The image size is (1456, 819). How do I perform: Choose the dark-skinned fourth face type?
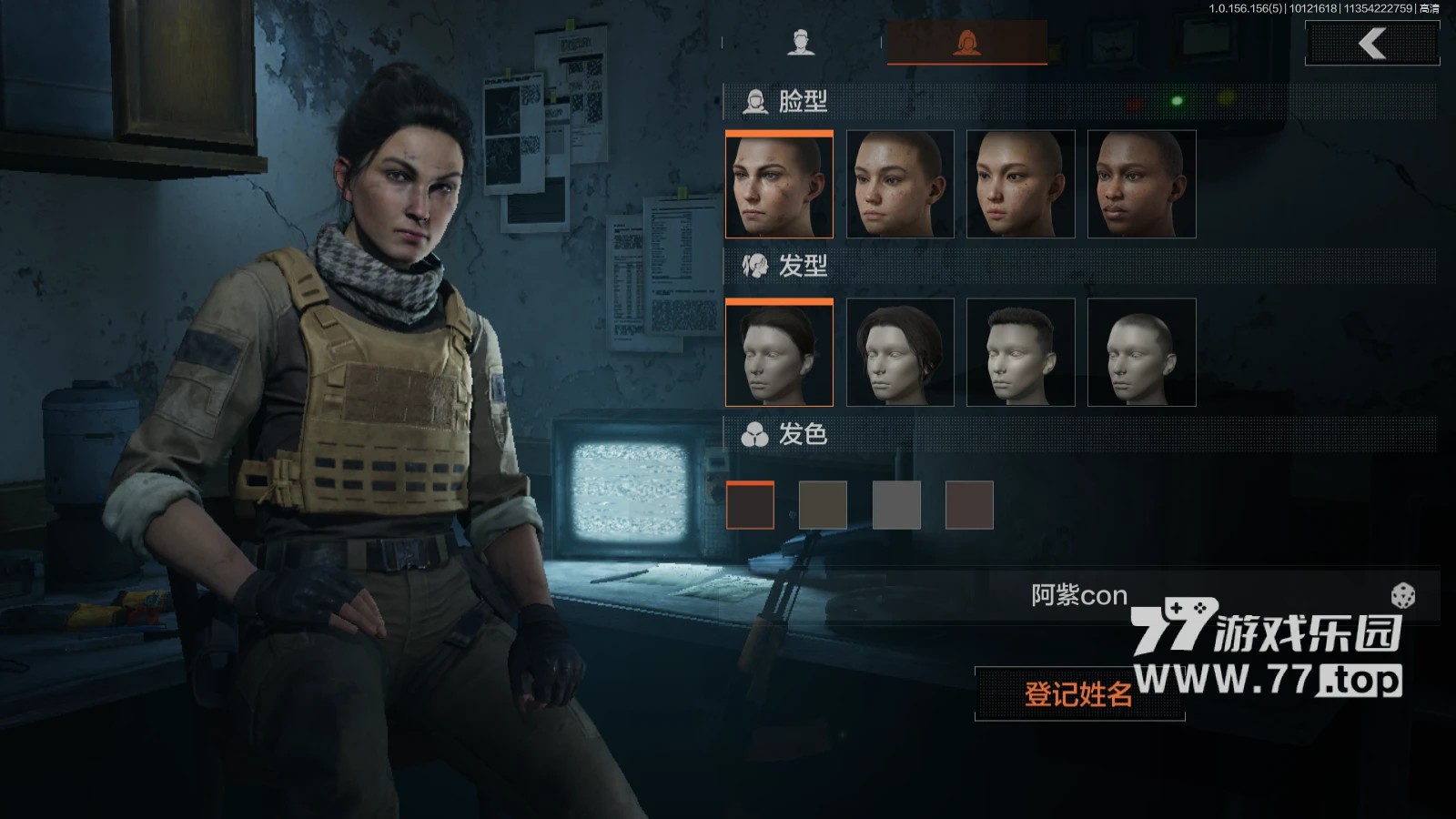[x=1141, y=185]
